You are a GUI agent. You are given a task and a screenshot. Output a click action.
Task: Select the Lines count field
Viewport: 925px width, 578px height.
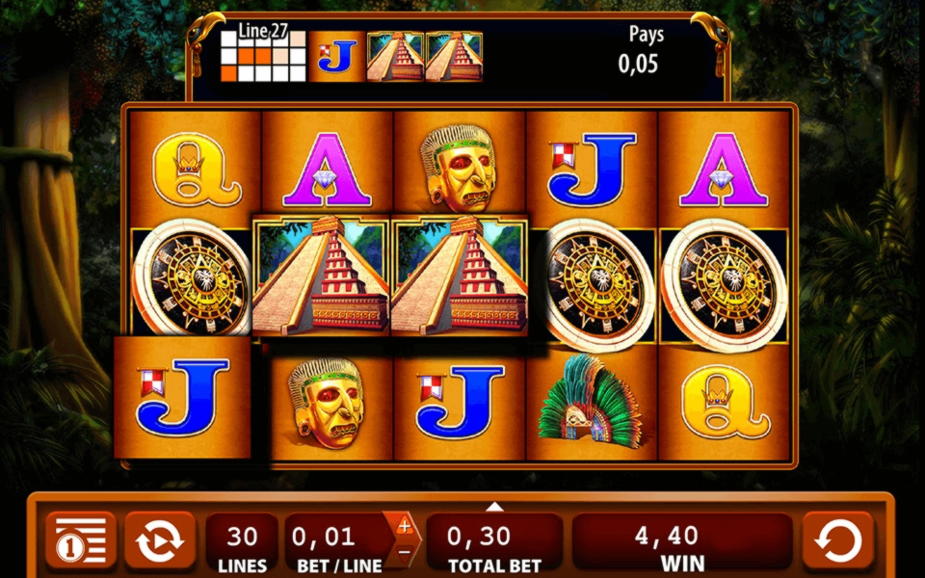[242, 545]
